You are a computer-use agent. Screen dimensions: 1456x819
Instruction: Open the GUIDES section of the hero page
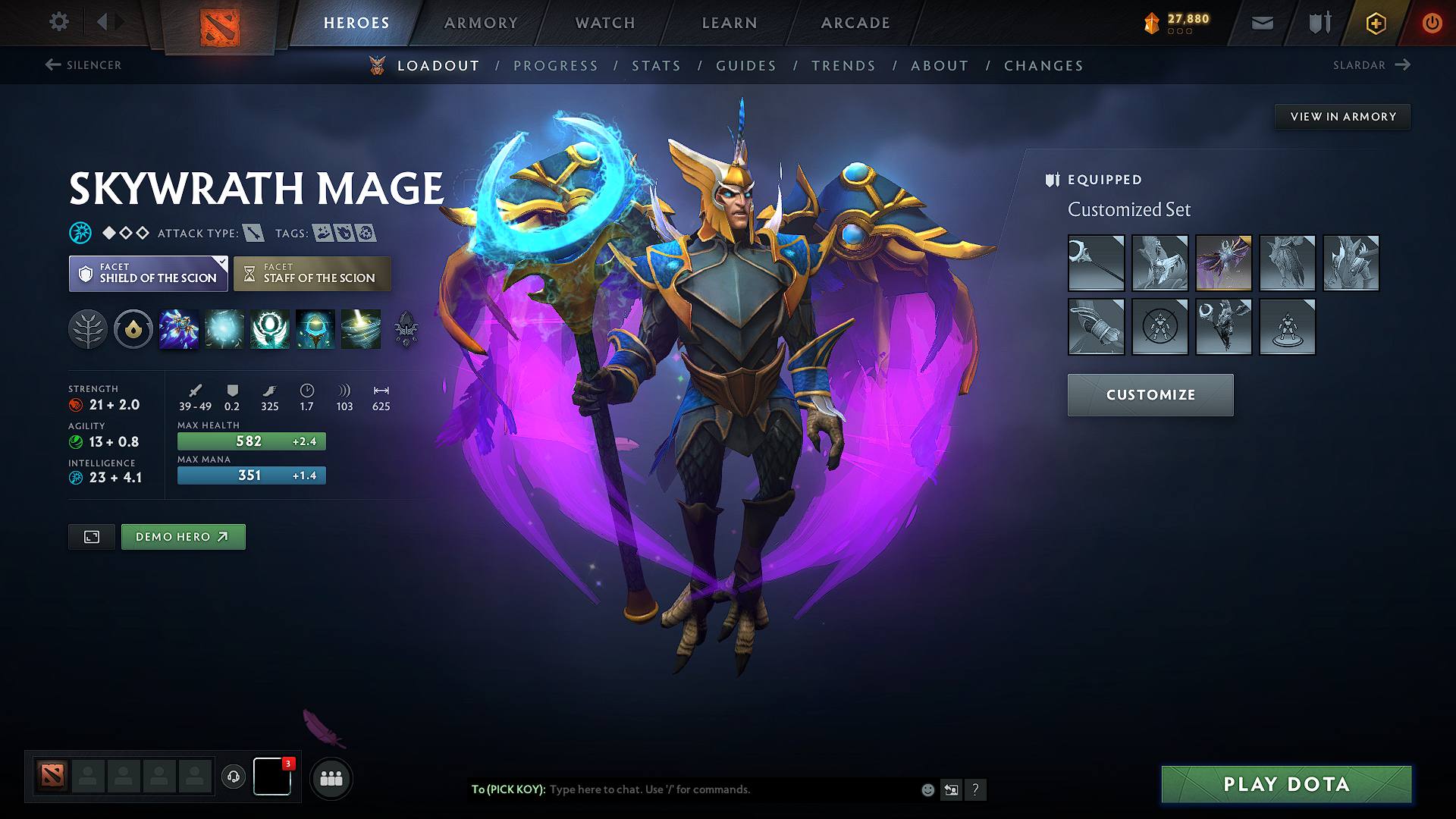[x=745, y=65]
